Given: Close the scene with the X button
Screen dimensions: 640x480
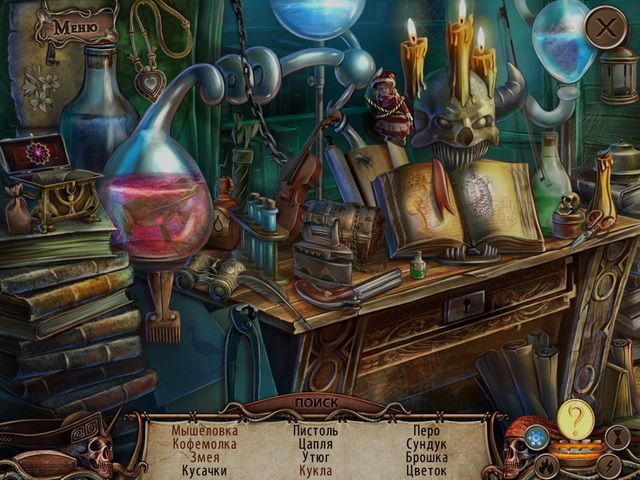Looking at the screenshot, I should [605, 28].
